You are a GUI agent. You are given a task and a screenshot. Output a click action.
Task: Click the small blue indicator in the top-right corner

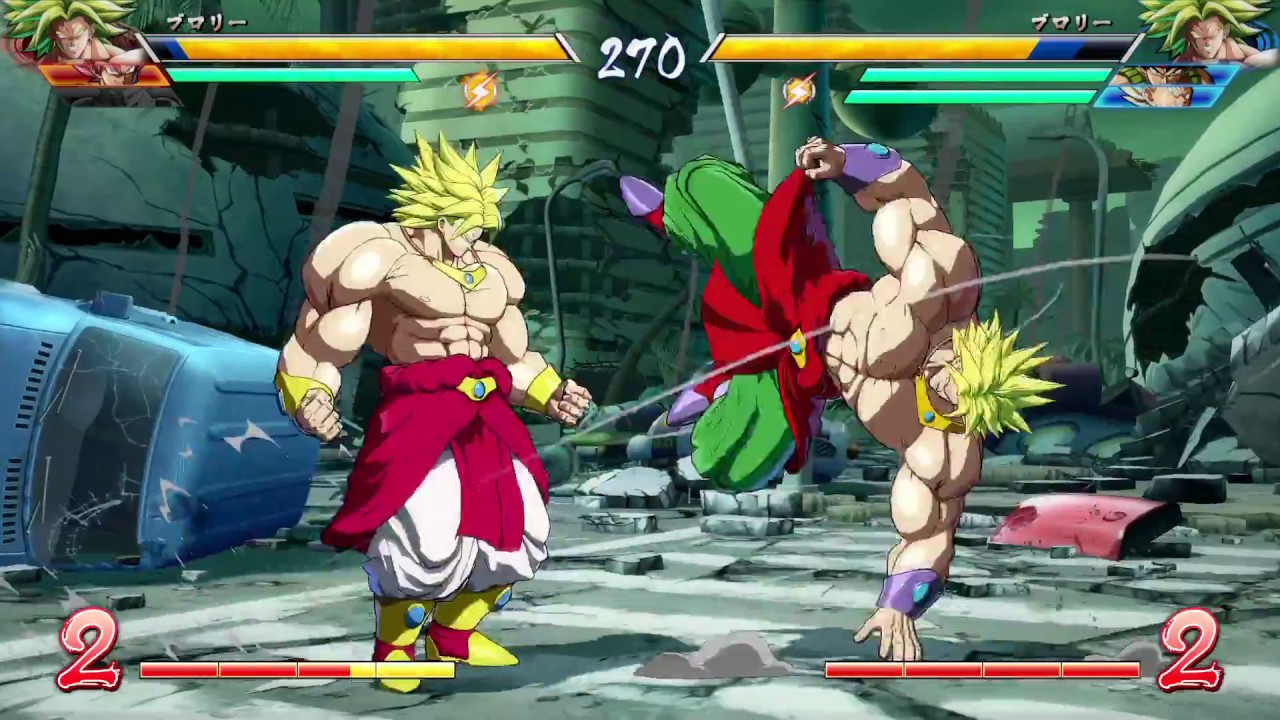(1263, 35)
